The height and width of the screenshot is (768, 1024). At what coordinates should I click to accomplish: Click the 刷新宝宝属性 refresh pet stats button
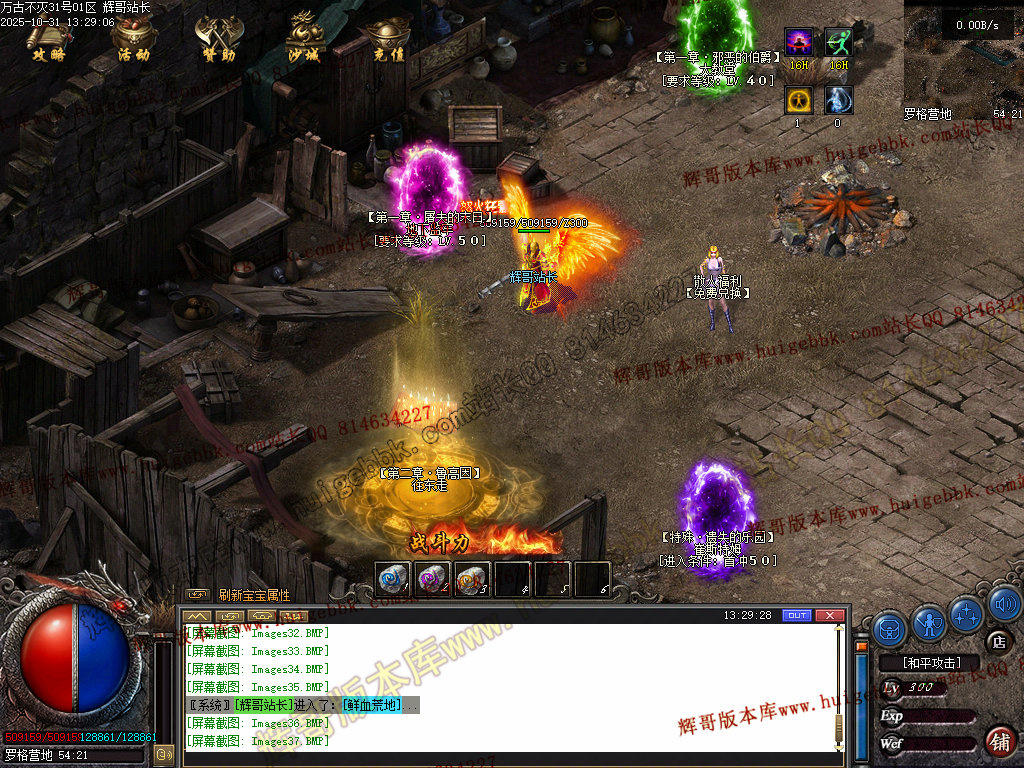coord(254,595)
